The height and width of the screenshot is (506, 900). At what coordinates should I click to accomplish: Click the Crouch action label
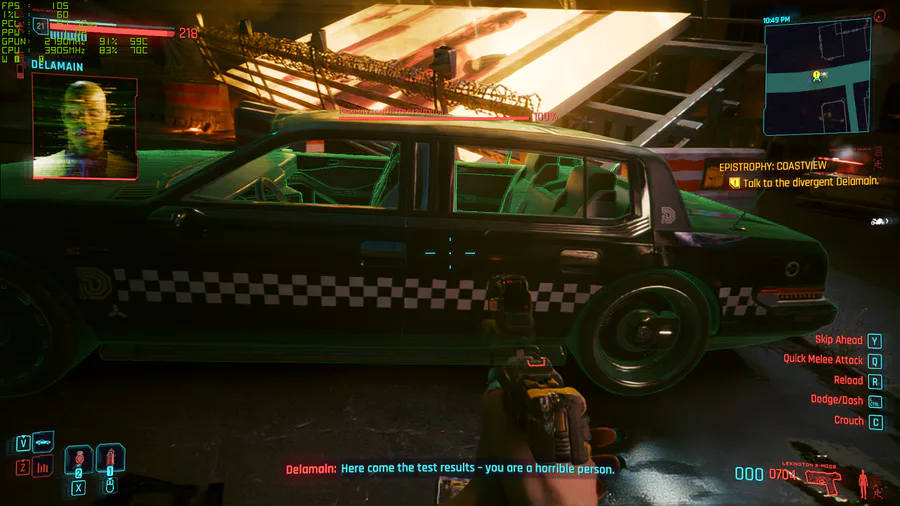click(848, 421)
